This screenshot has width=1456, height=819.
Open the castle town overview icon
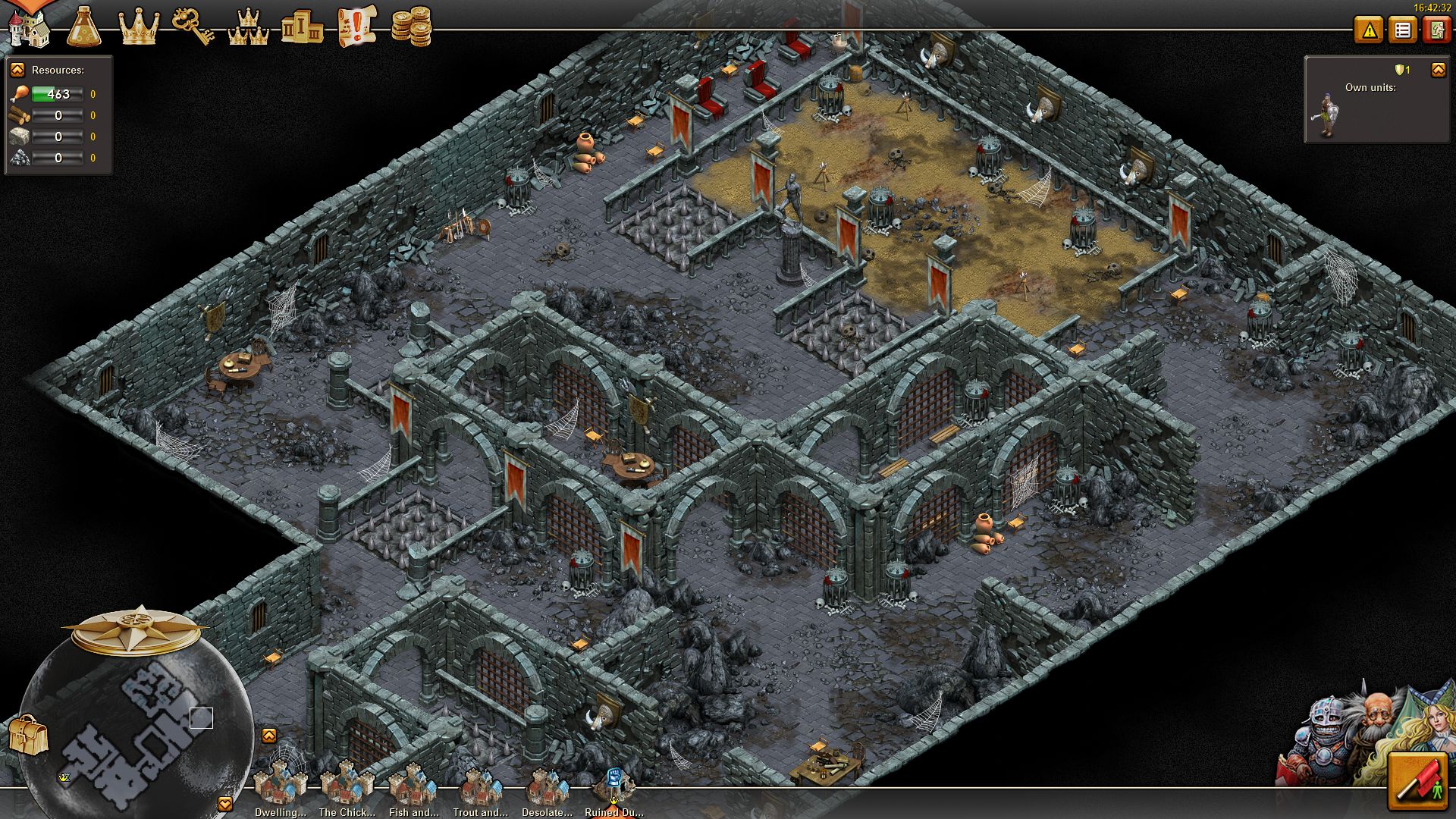(29, 27)
